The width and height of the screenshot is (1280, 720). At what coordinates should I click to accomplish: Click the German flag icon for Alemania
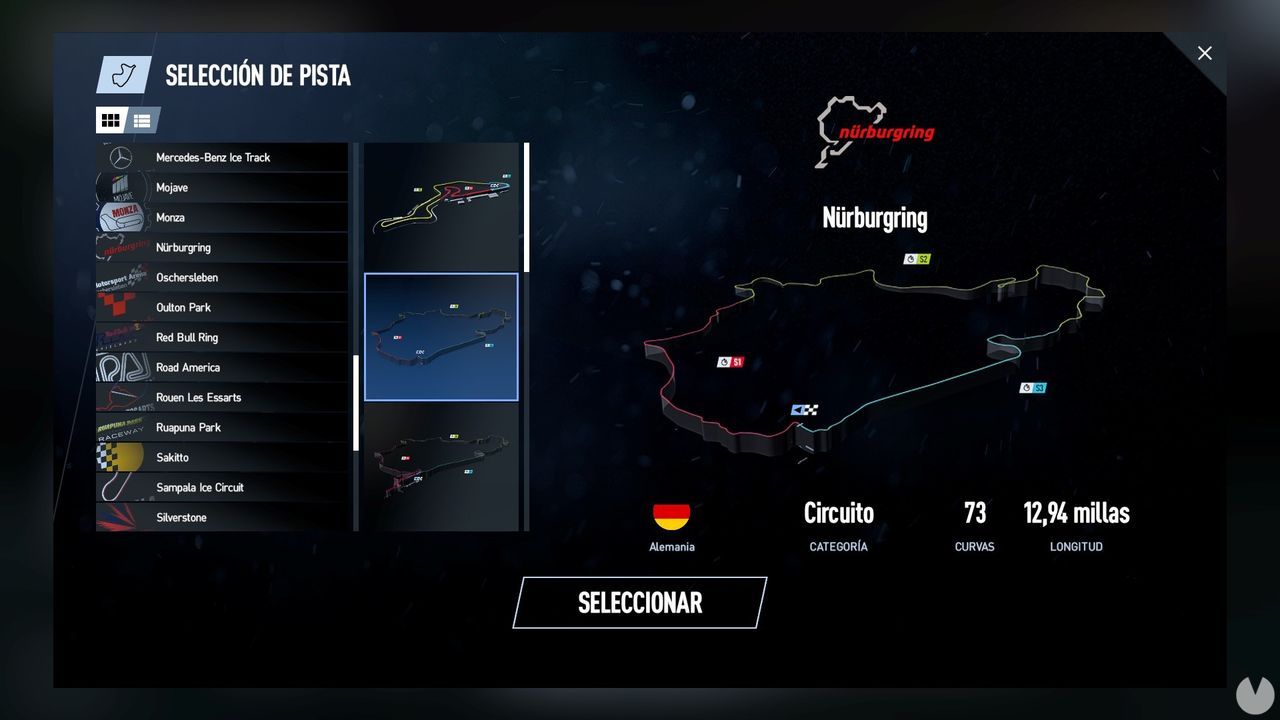click(x=670, y=515)
